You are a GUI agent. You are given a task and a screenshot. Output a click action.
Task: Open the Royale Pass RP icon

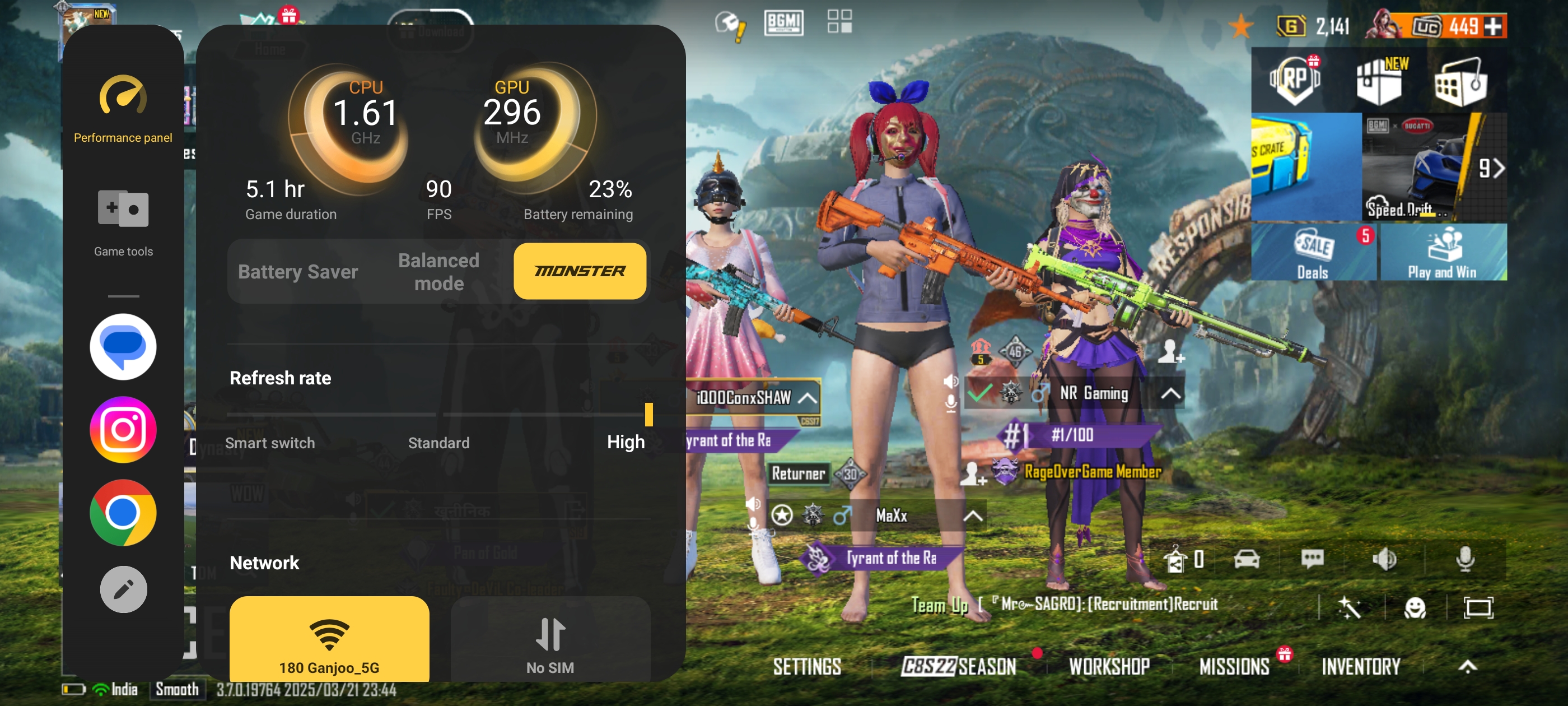(x=1295, y=79)
